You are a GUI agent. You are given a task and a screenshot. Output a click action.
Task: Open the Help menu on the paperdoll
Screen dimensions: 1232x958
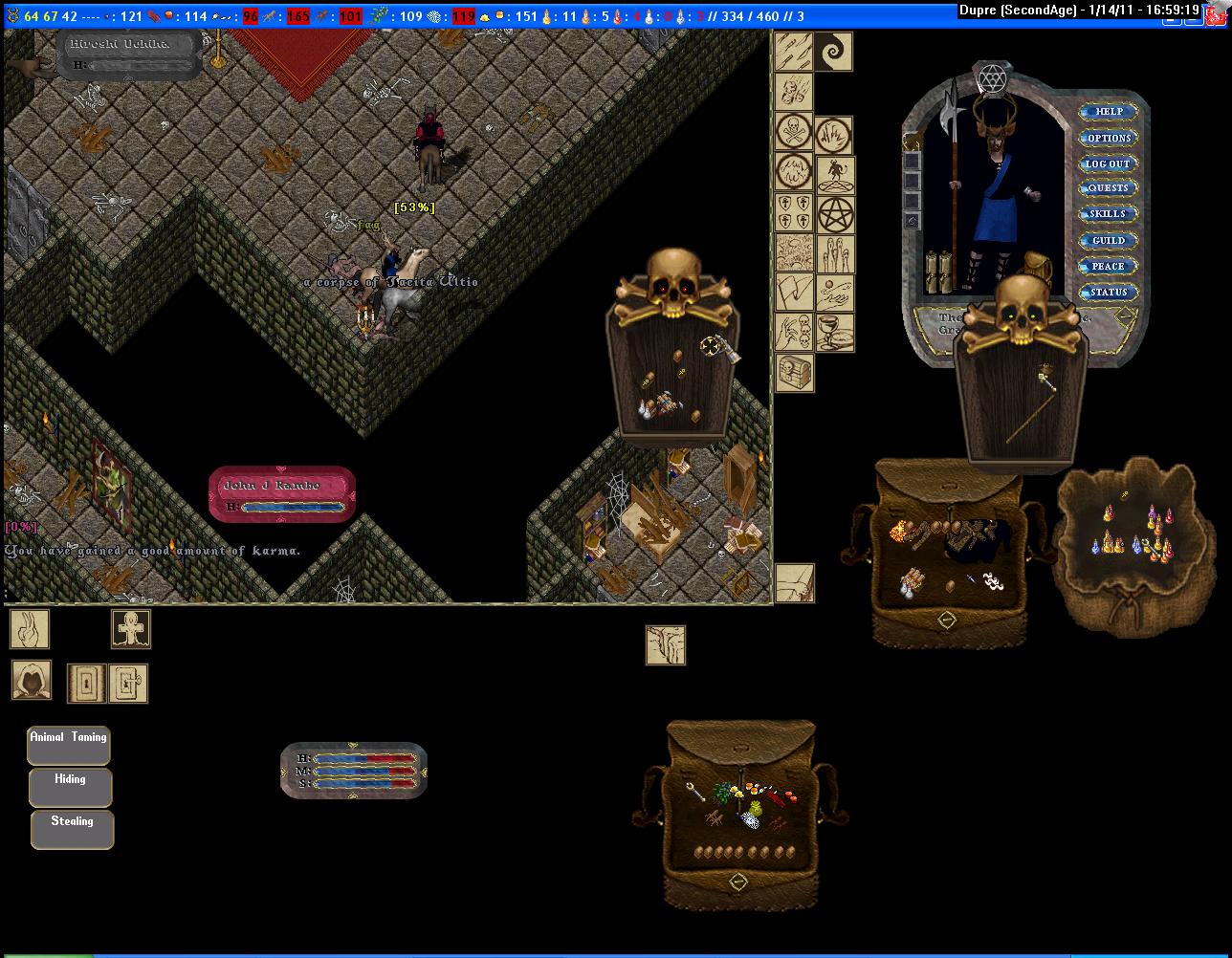click(1109, 112)
